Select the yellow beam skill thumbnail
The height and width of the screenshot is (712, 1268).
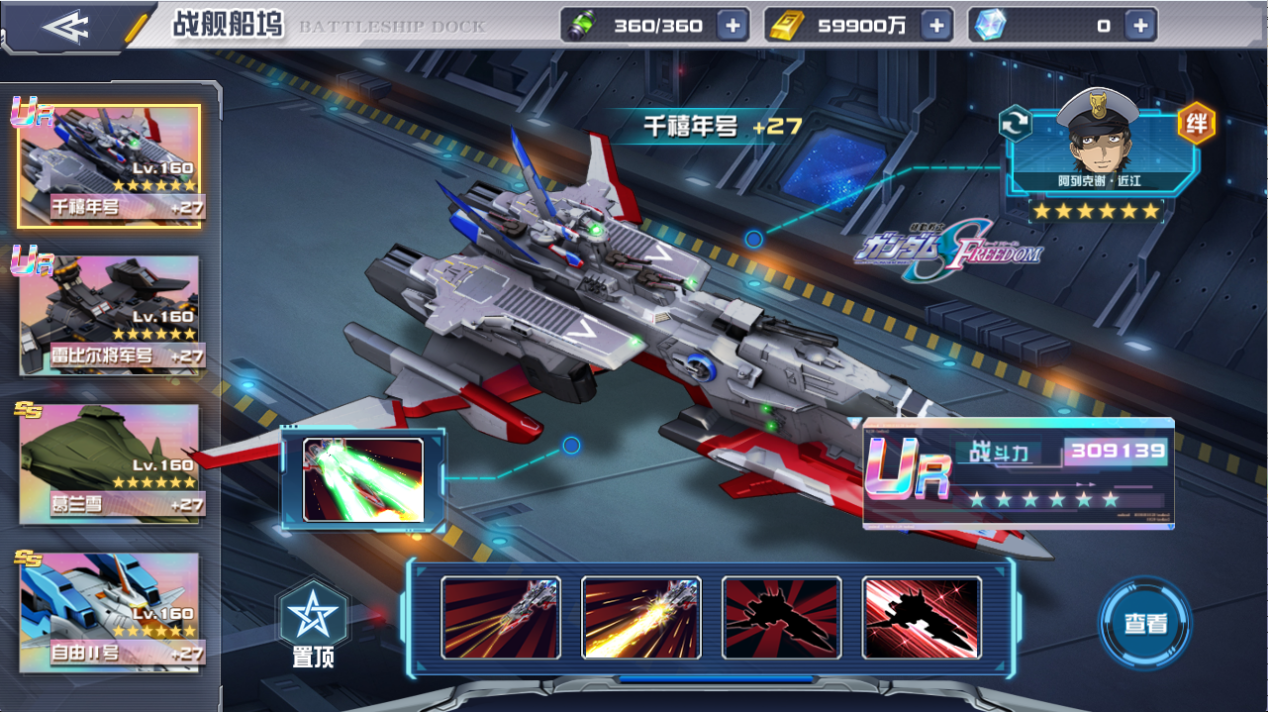641,617
